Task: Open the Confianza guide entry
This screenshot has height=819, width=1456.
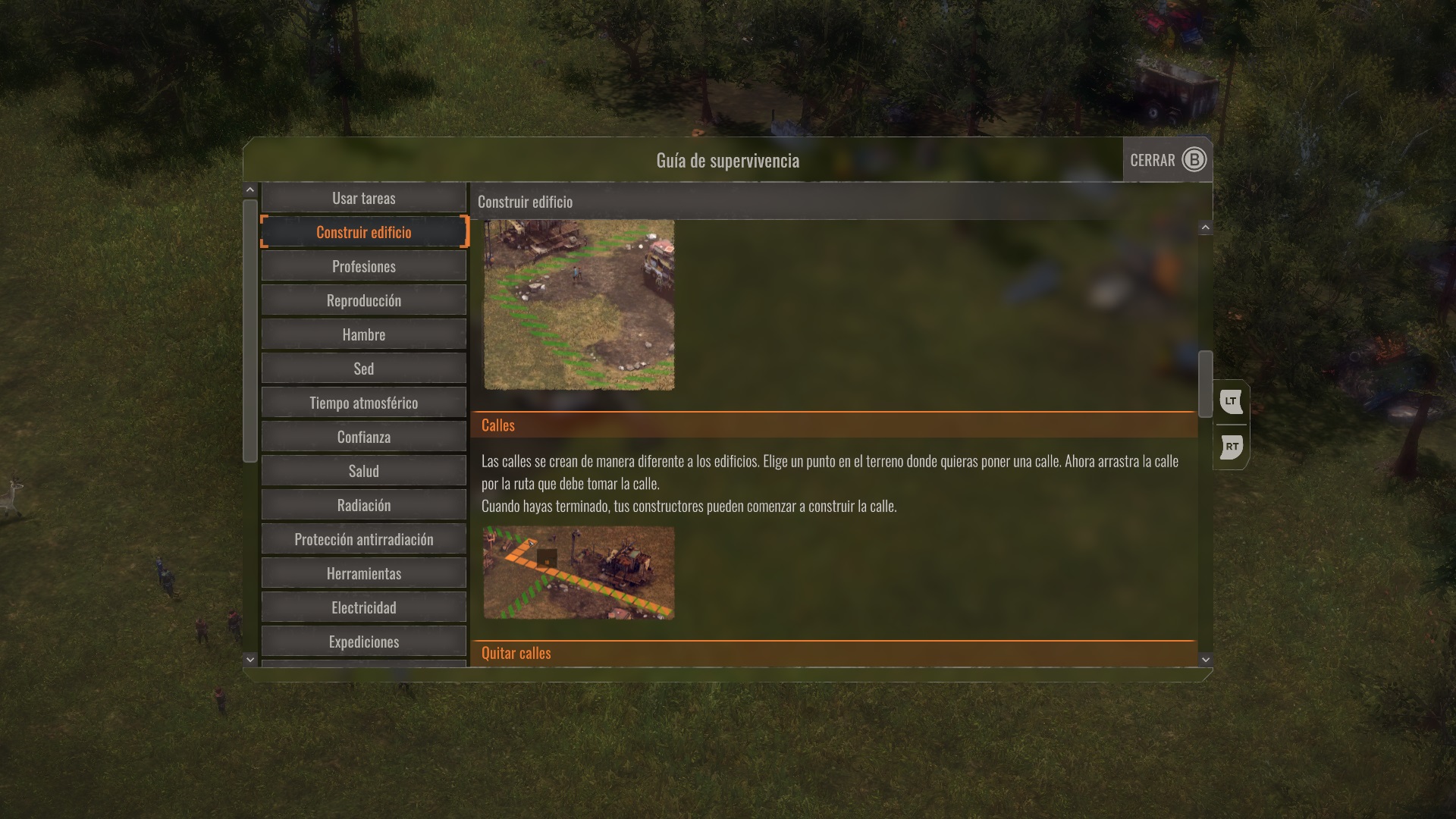Action: click(x=363, y=437)
